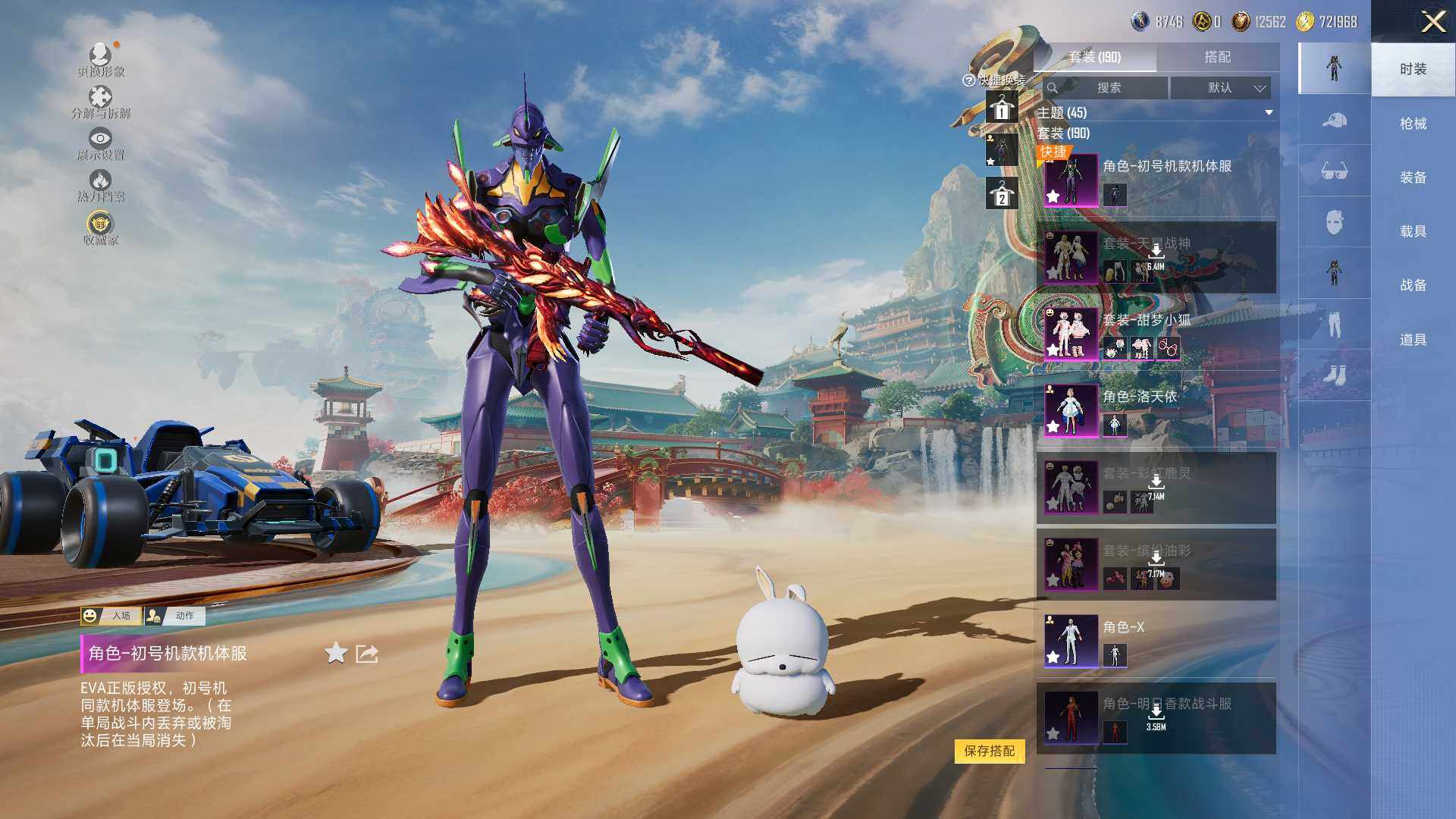Close the wardrobe screen with the X
Image resolution: width=1456 pixels, height=819 pixels.
tap(1432, 21)
